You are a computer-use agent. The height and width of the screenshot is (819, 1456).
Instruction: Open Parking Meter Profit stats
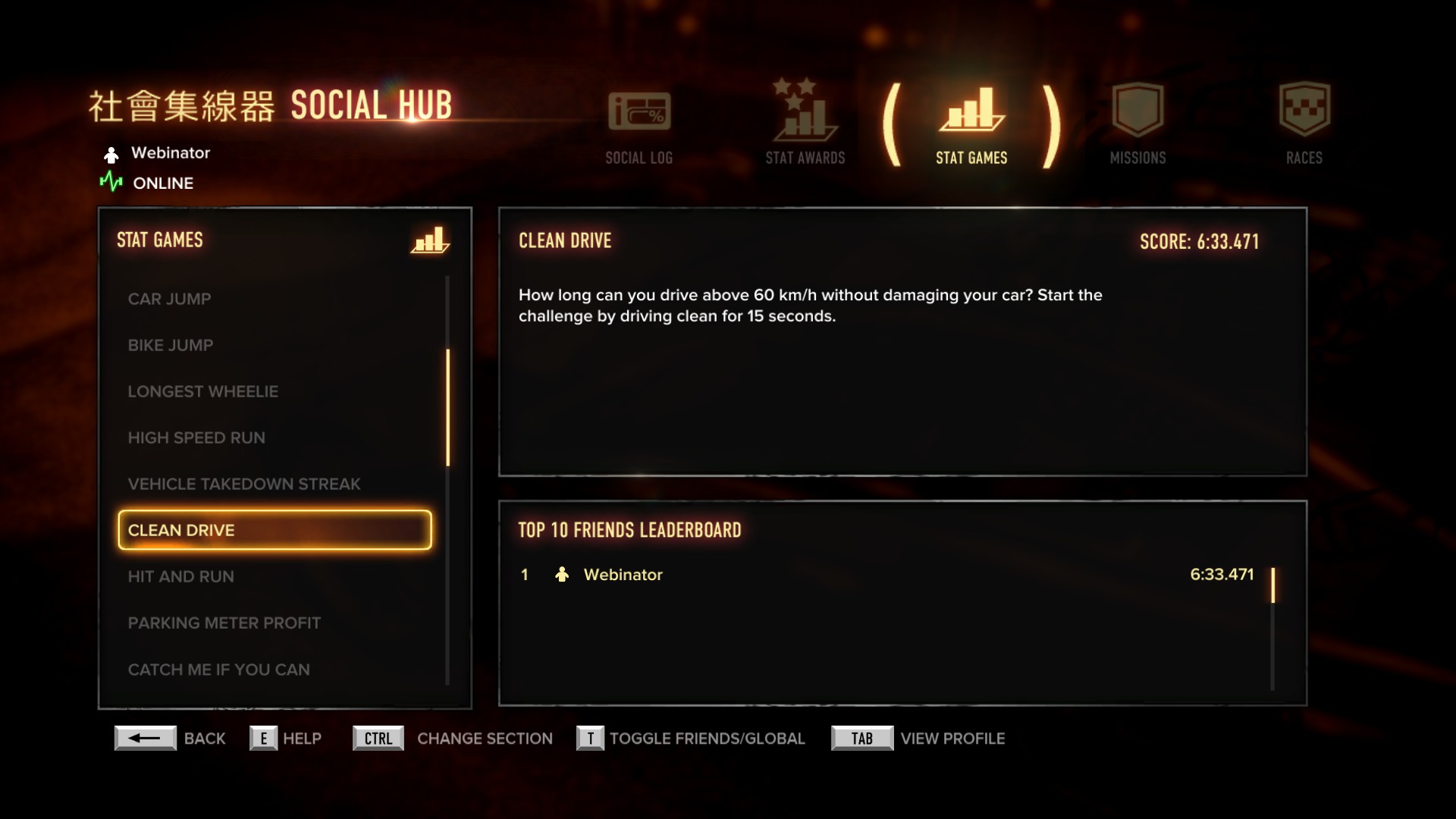[x=224, y=623]
